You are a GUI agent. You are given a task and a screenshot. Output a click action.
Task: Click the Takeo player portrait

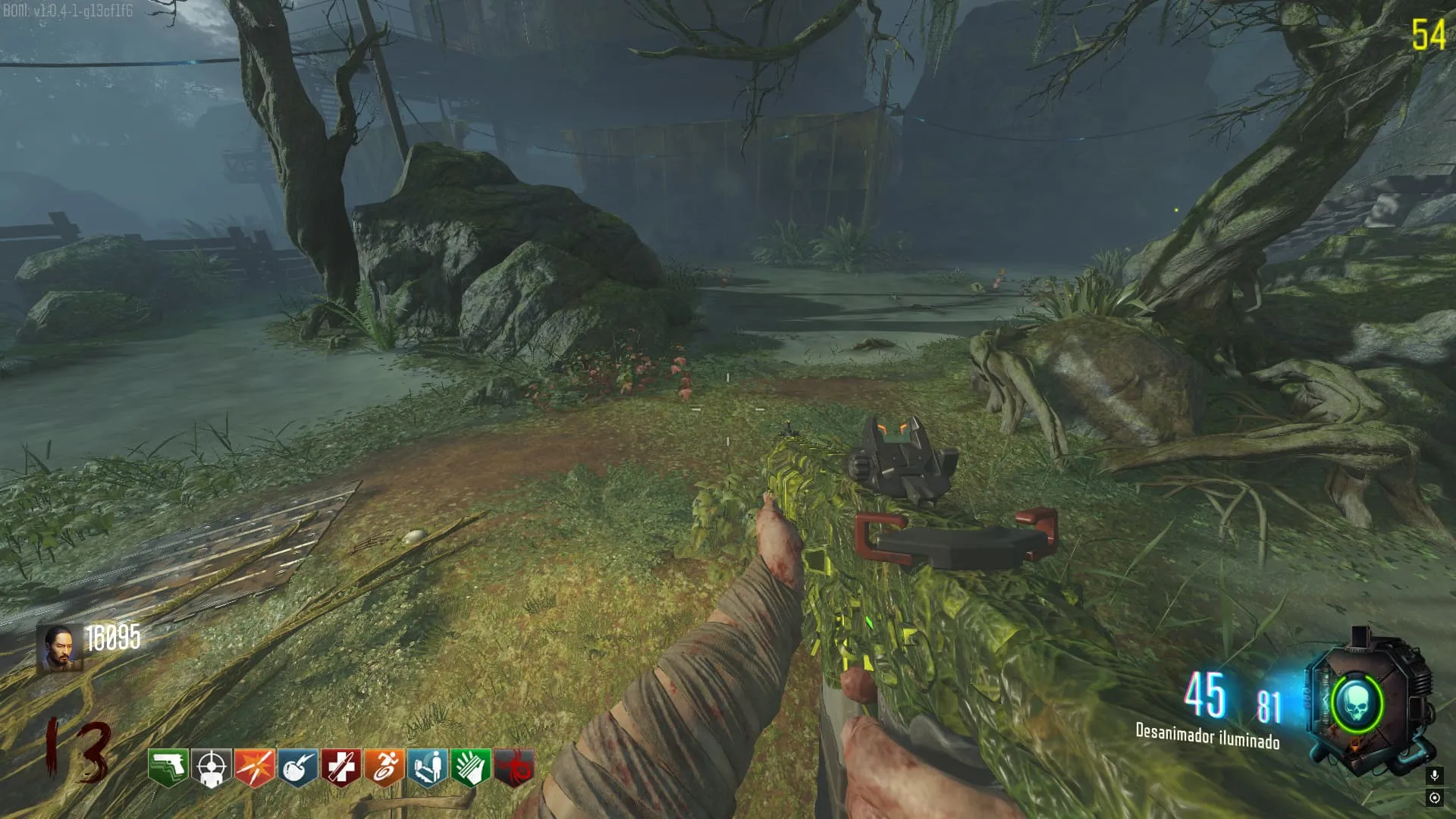click(x=60, y=648)
